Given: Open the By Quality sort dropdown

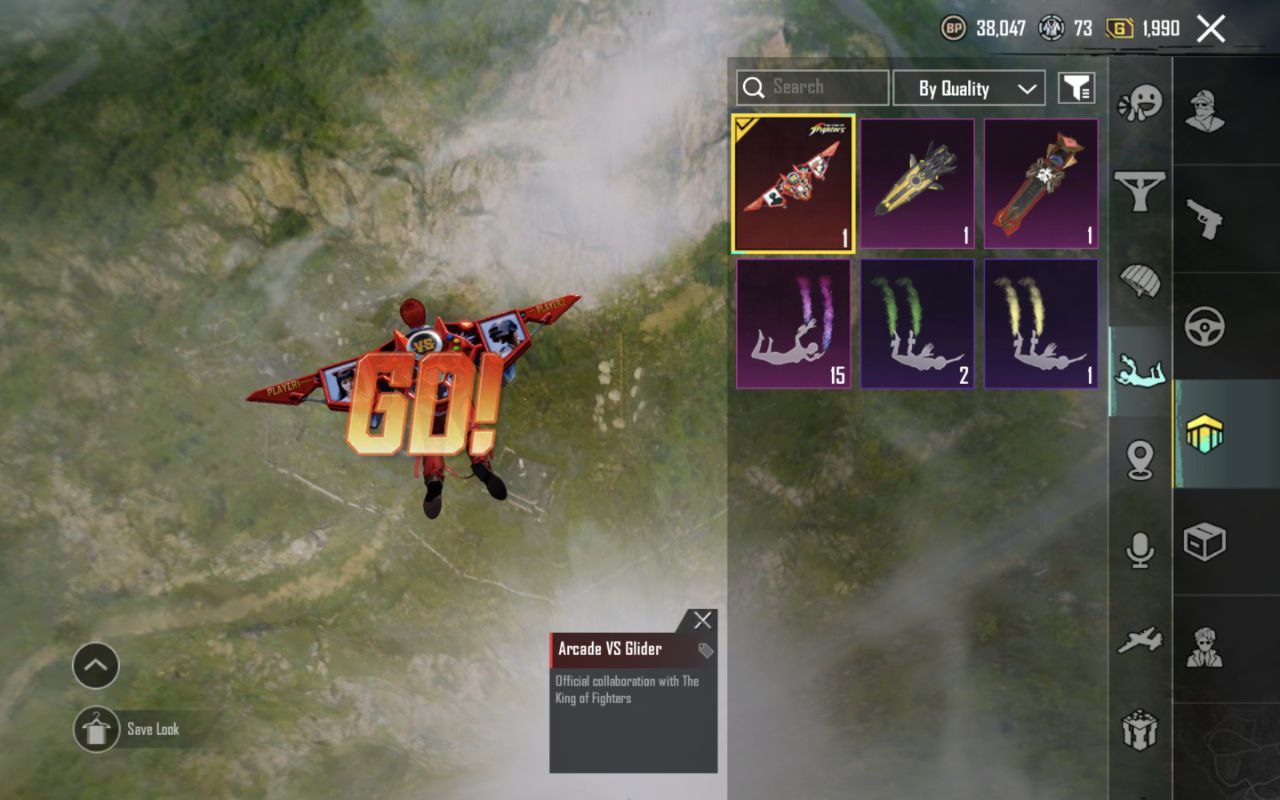Looking at the screenshot, I should pos(968,88).
